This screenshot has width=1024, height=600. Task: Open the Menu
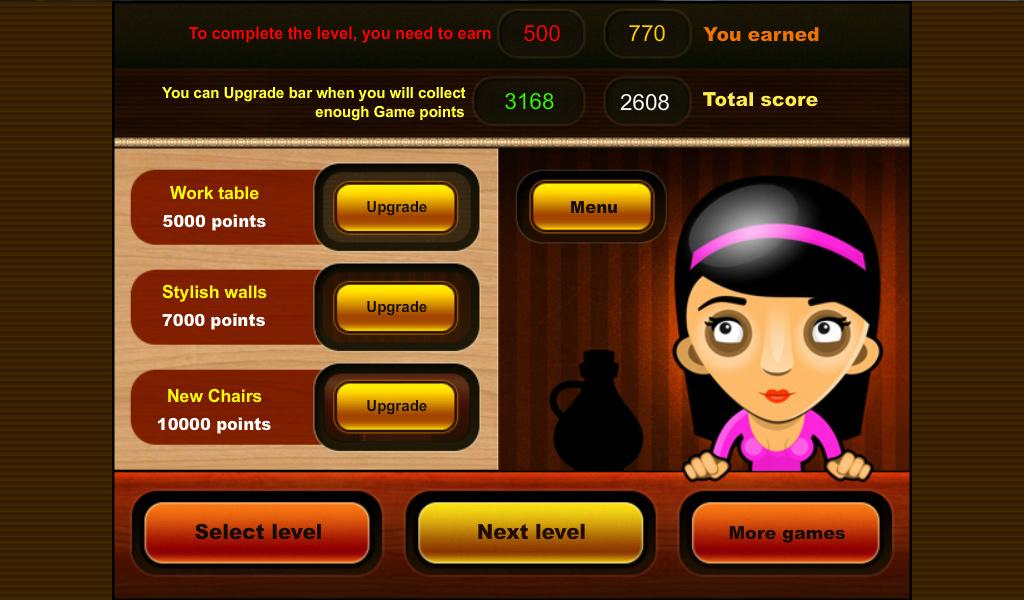(x=592, y=207)
